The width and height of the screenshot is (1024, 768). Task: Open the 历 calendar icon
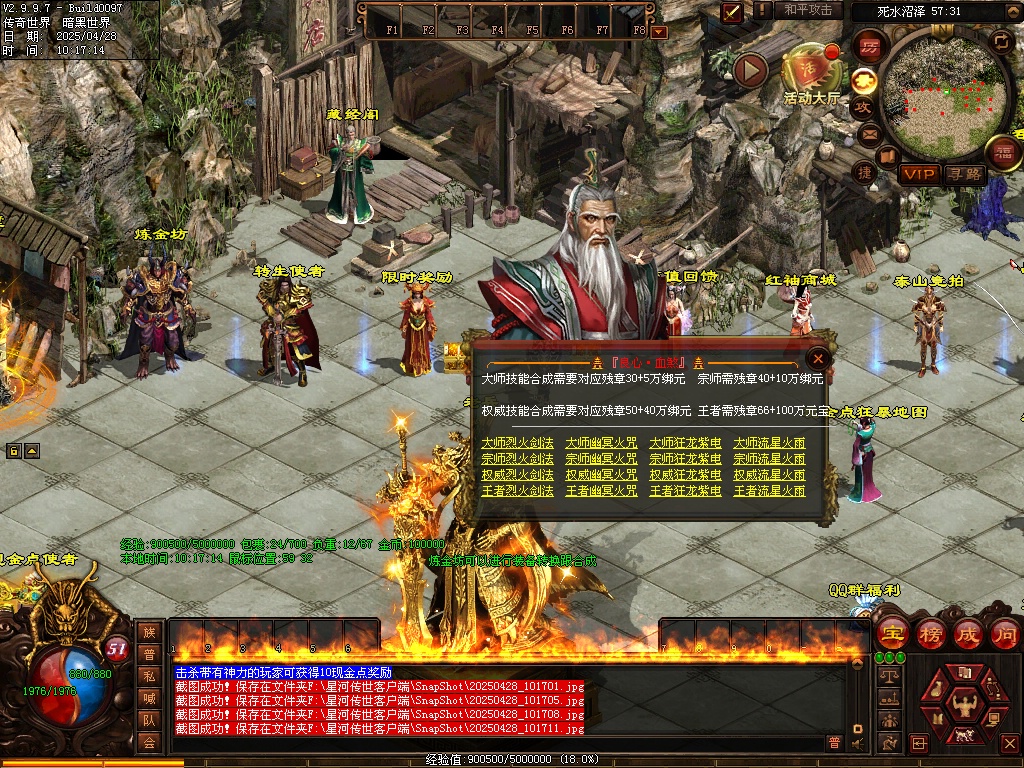[x=869, y=47]
